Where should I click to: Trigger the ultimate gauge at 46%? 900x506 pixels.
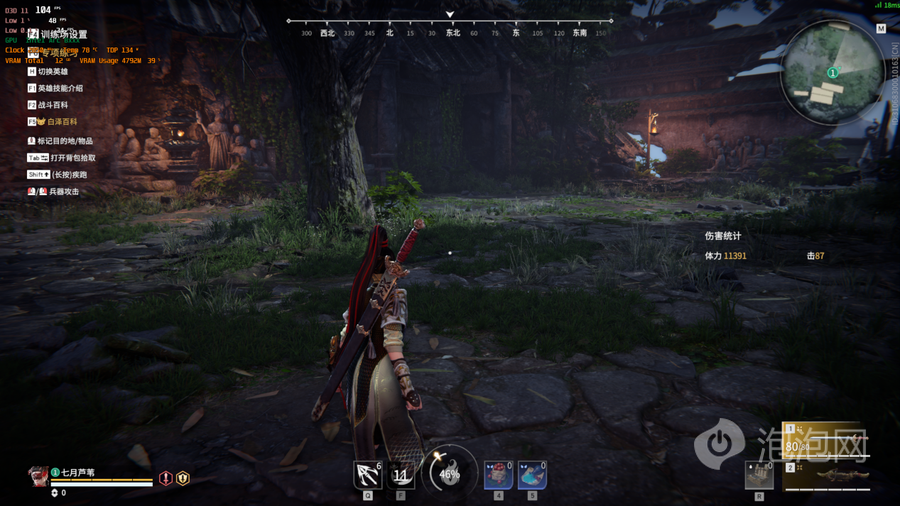[x=449, y=473]
